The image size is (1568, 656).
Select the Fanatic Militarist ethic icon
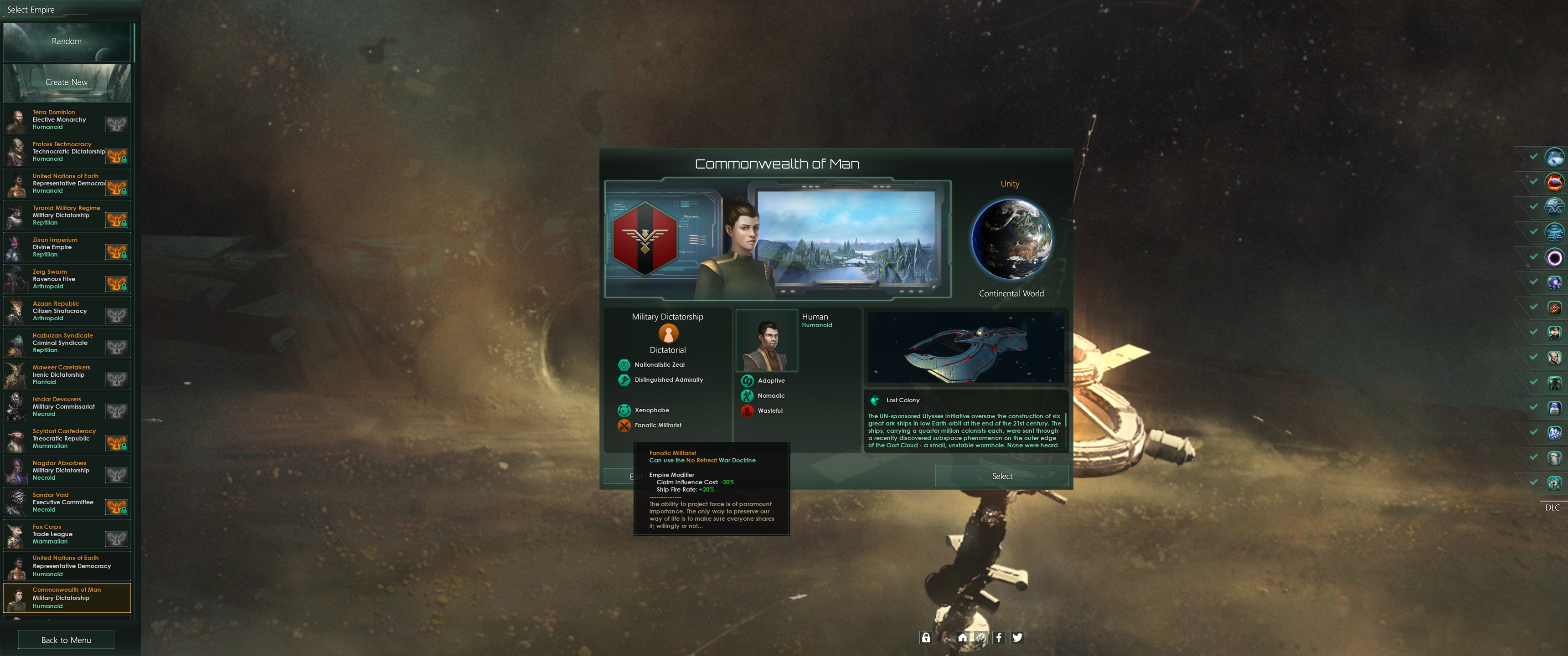coord(624,425)
